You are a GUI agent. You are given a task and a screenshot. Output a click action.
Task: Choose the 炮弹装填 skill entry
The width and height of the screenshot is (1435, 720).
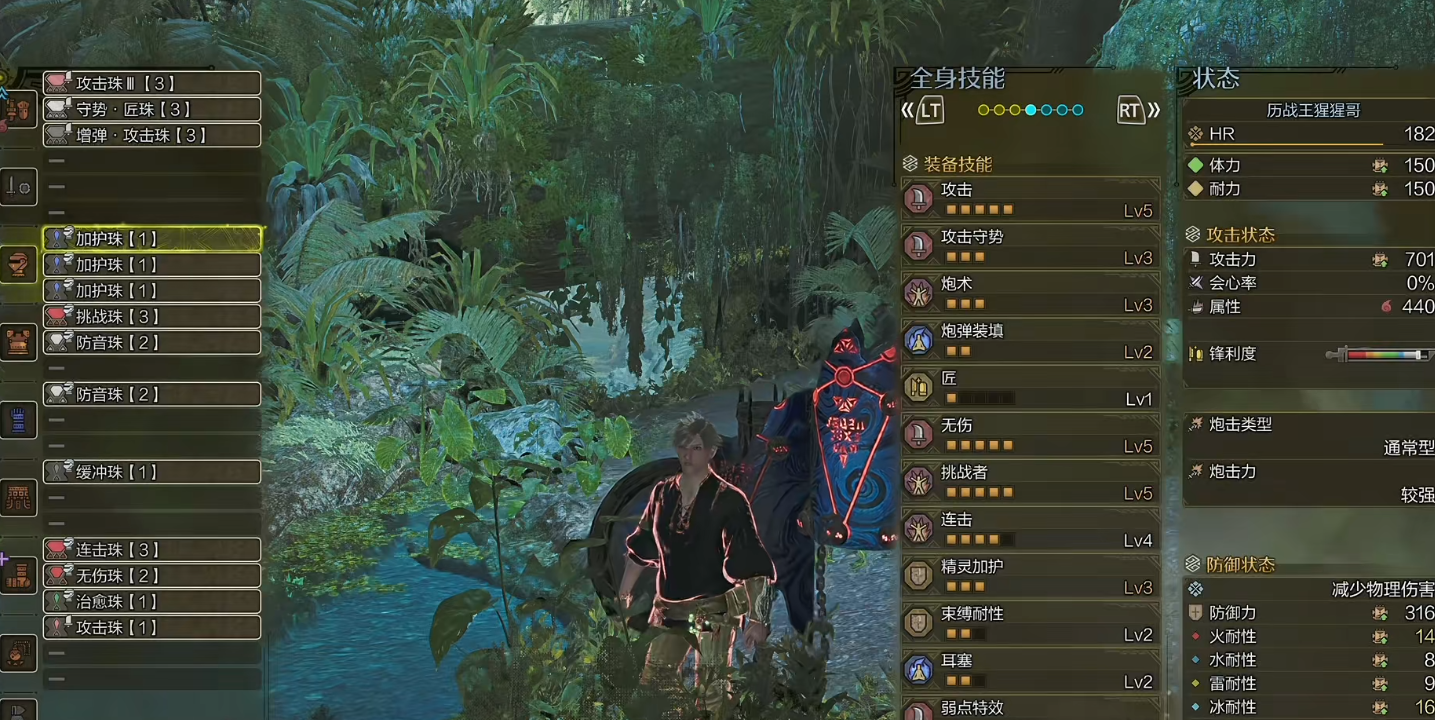pyautogui.click(x=1030, y=340)
